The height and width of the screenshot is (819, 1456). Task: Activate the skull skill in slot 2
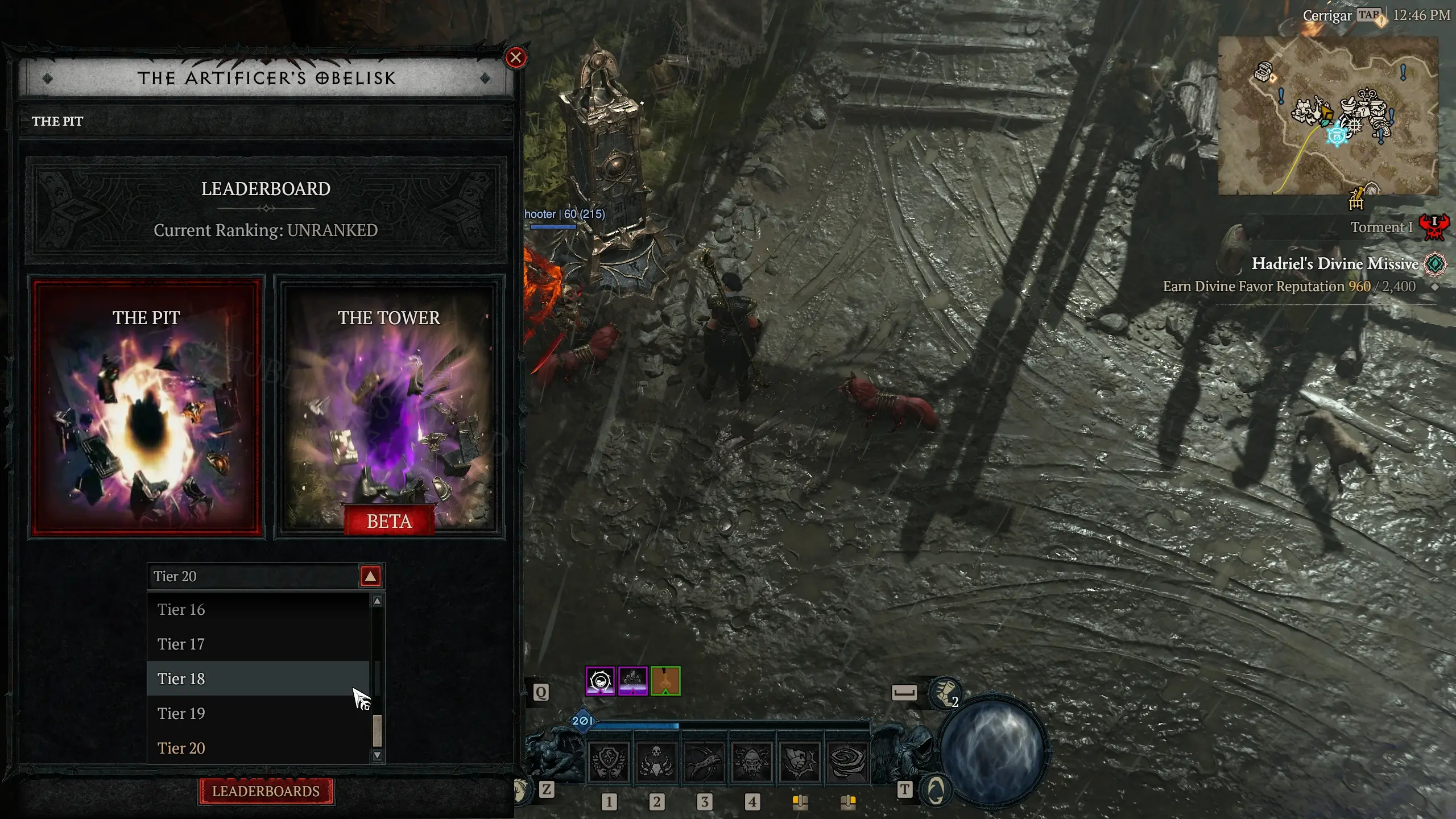(656, 762)
